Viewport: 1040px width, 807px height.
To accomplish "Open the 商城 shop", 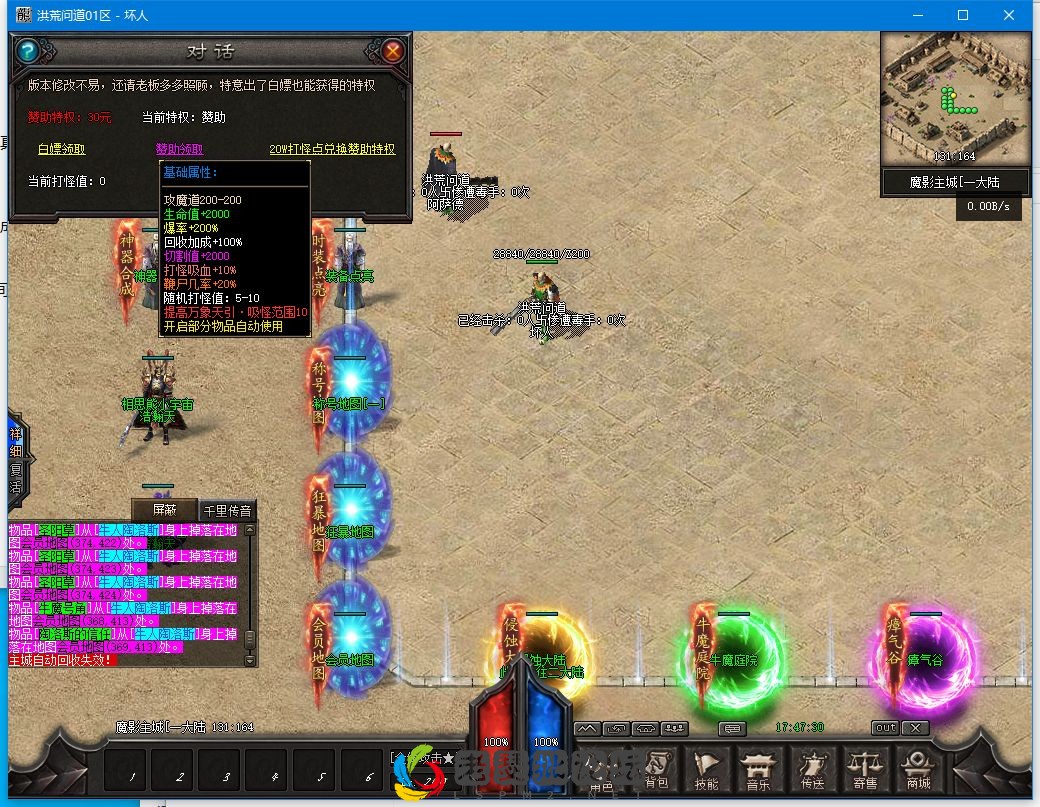I will pyautogui.click(x=918, y=769).
